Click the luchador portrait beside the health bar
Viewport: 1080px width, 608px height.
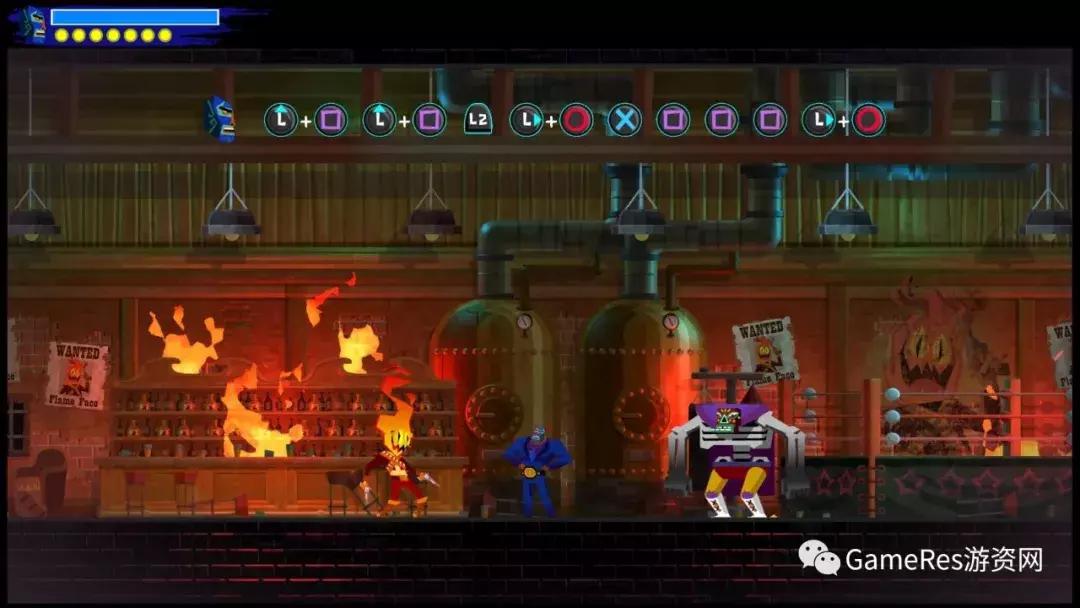[34, 24]
